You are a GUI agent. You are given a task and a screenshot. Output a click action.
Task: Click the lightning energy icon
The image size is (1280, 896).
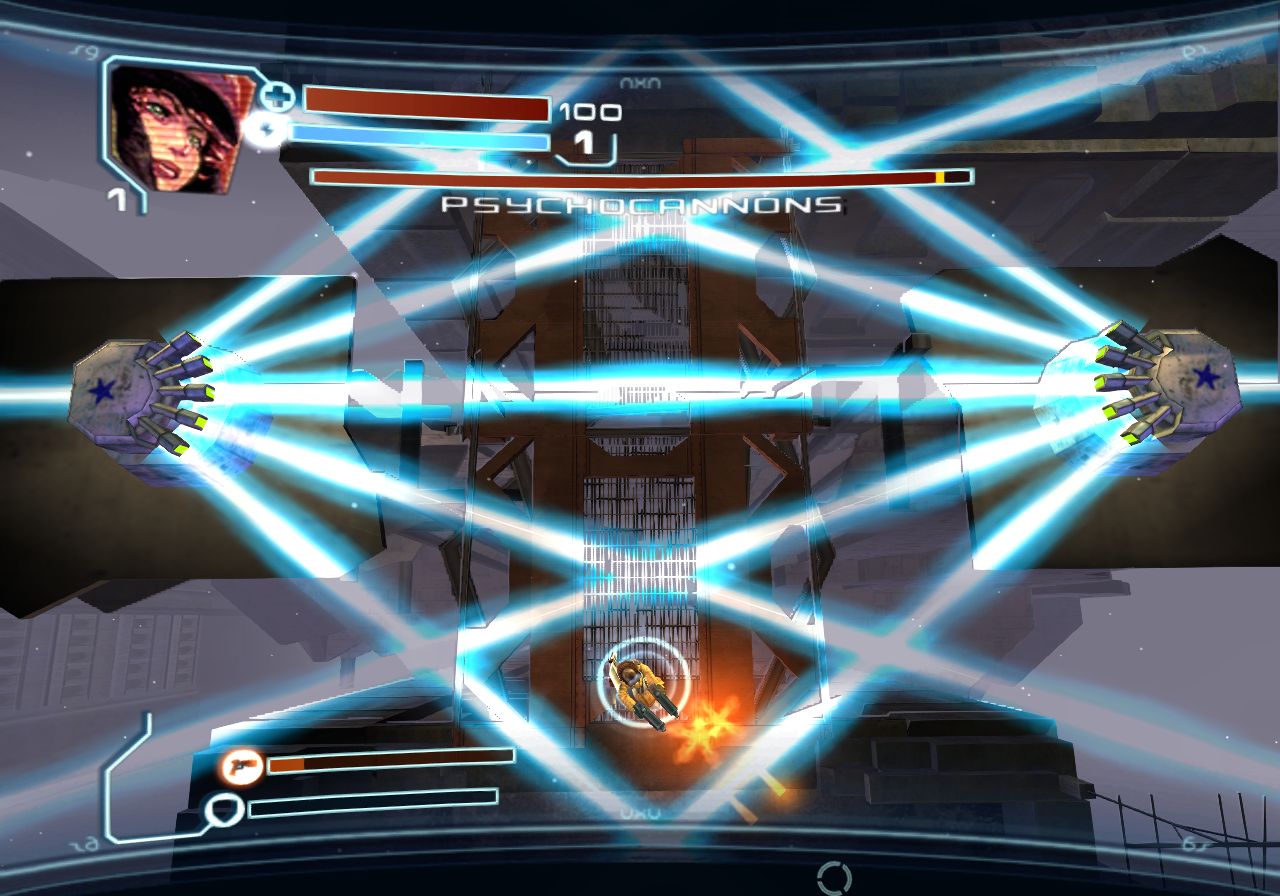267,131
